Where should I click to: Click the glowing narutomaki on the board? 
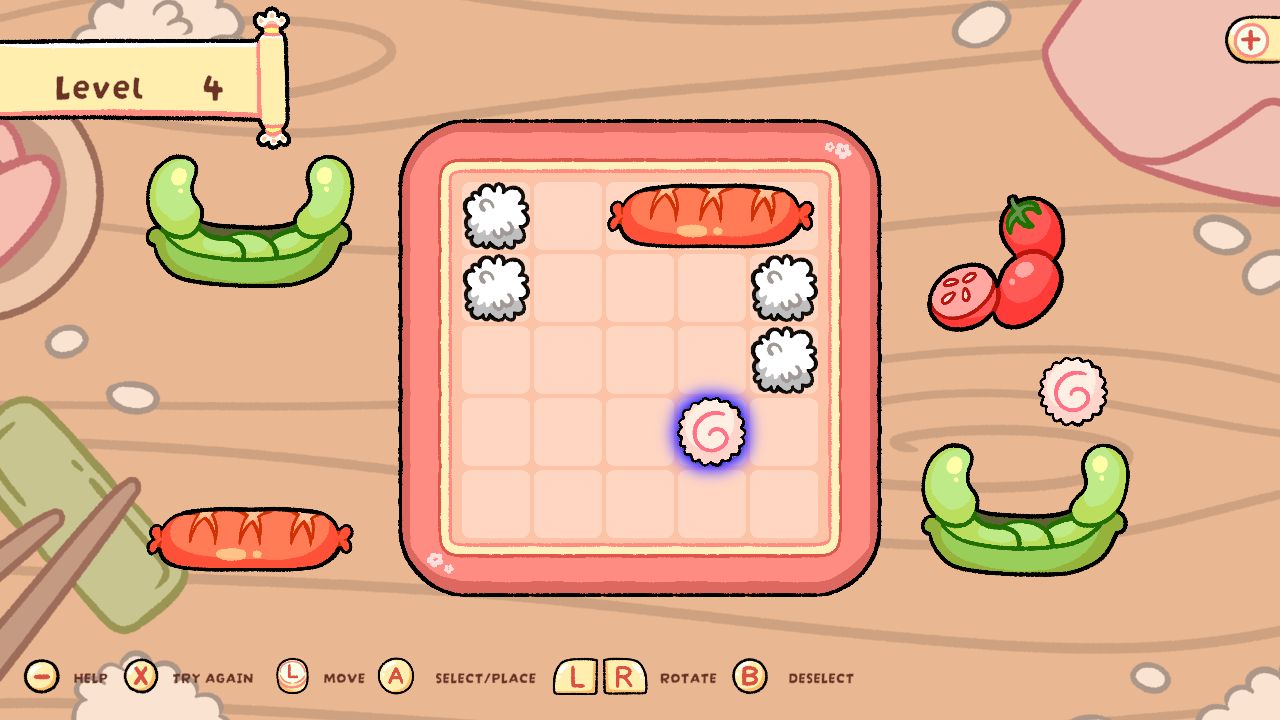point(712,430)
